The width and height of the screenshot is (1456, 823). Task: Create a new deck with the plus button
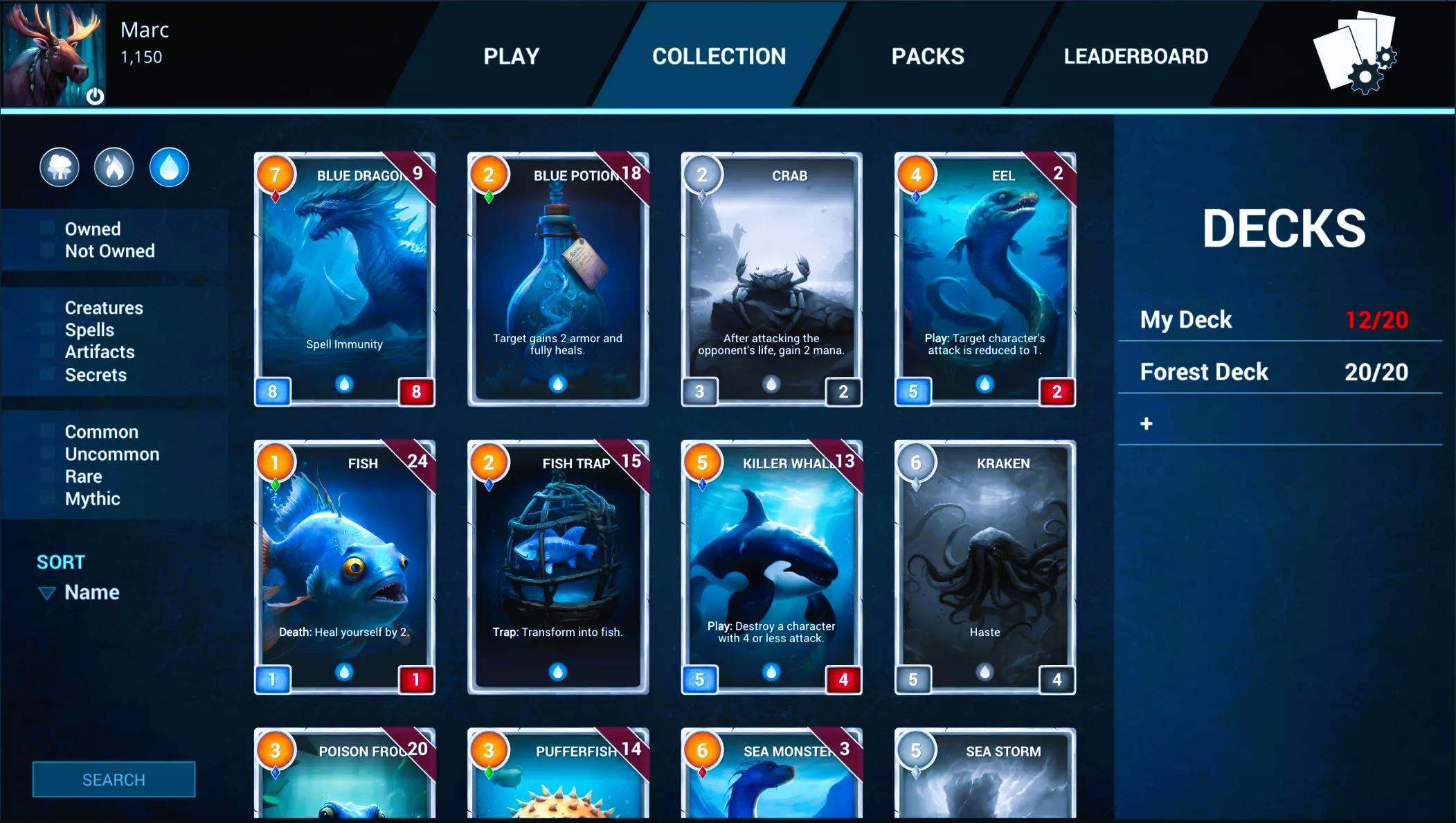pyautogui.click(x=1146, y=423)
